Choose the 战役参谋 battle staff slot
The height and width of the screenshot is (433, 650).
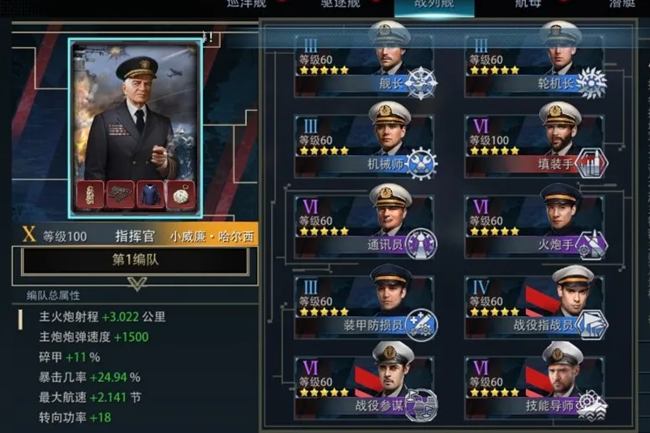pyautogui.click(x=365, y=386)
